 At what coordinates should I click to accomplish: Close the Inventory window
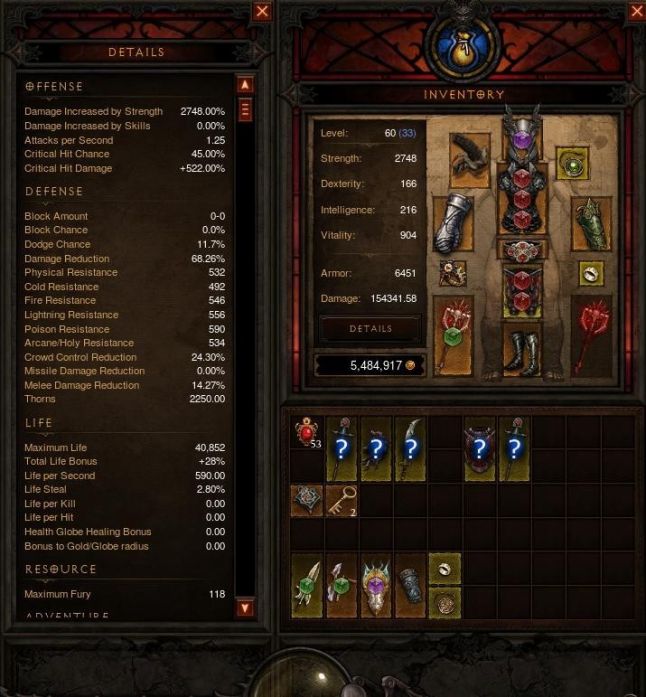point(636,12)
